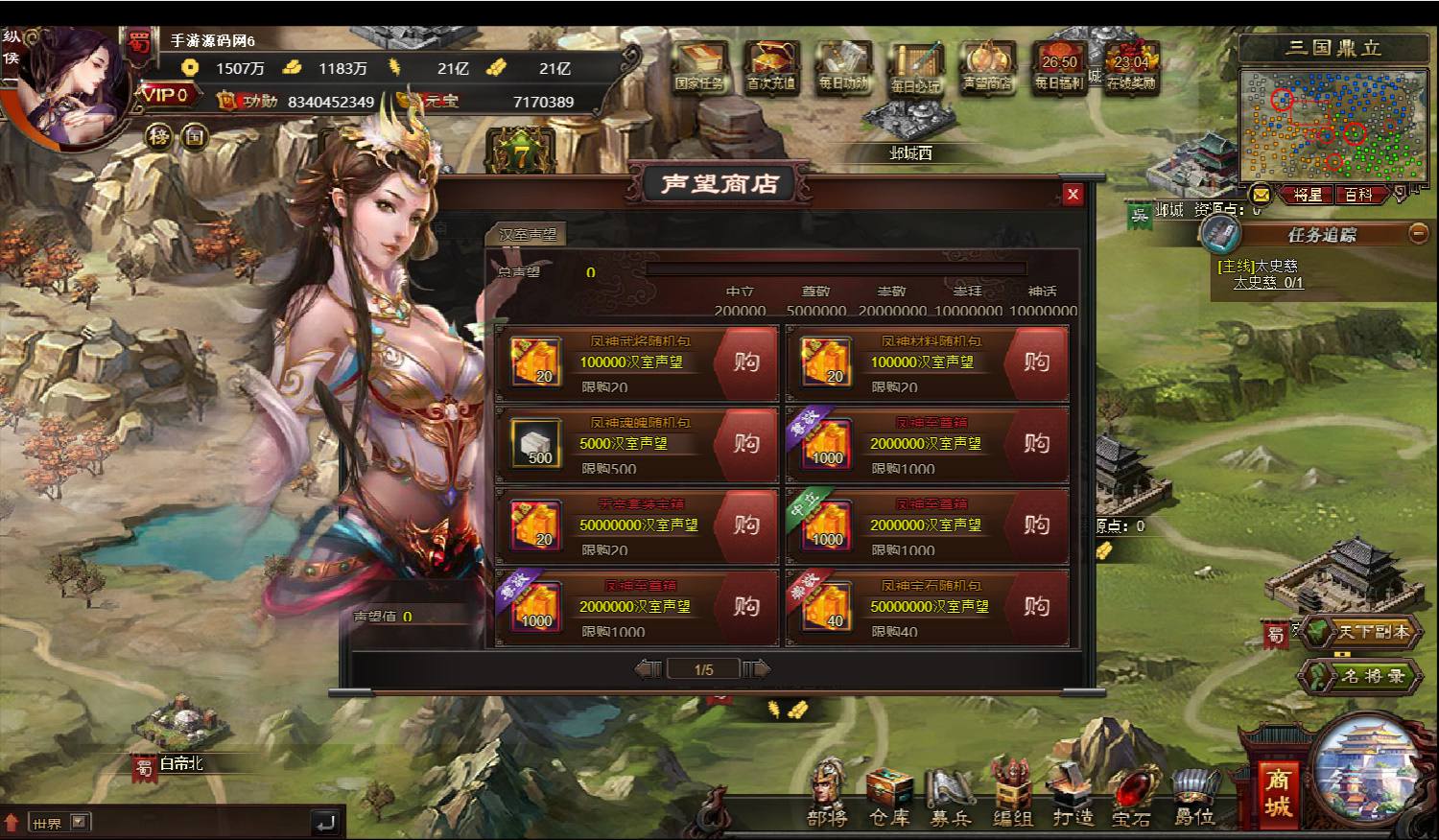This screenshot has height=840, width=1439.
Task: Open the 部将 generals menu
Action: (x=827, y=795)
